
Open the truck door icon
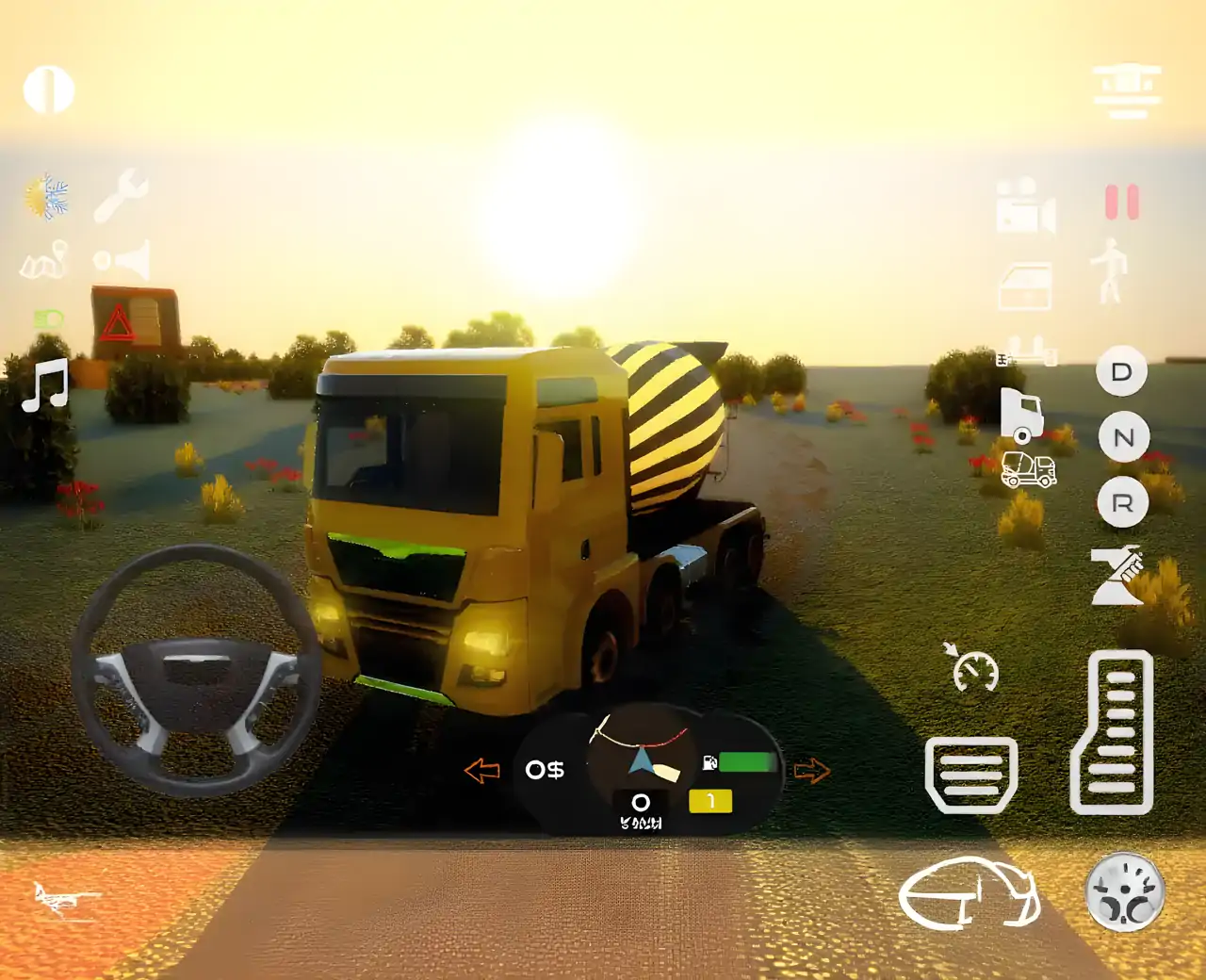tap(1025, 286)
